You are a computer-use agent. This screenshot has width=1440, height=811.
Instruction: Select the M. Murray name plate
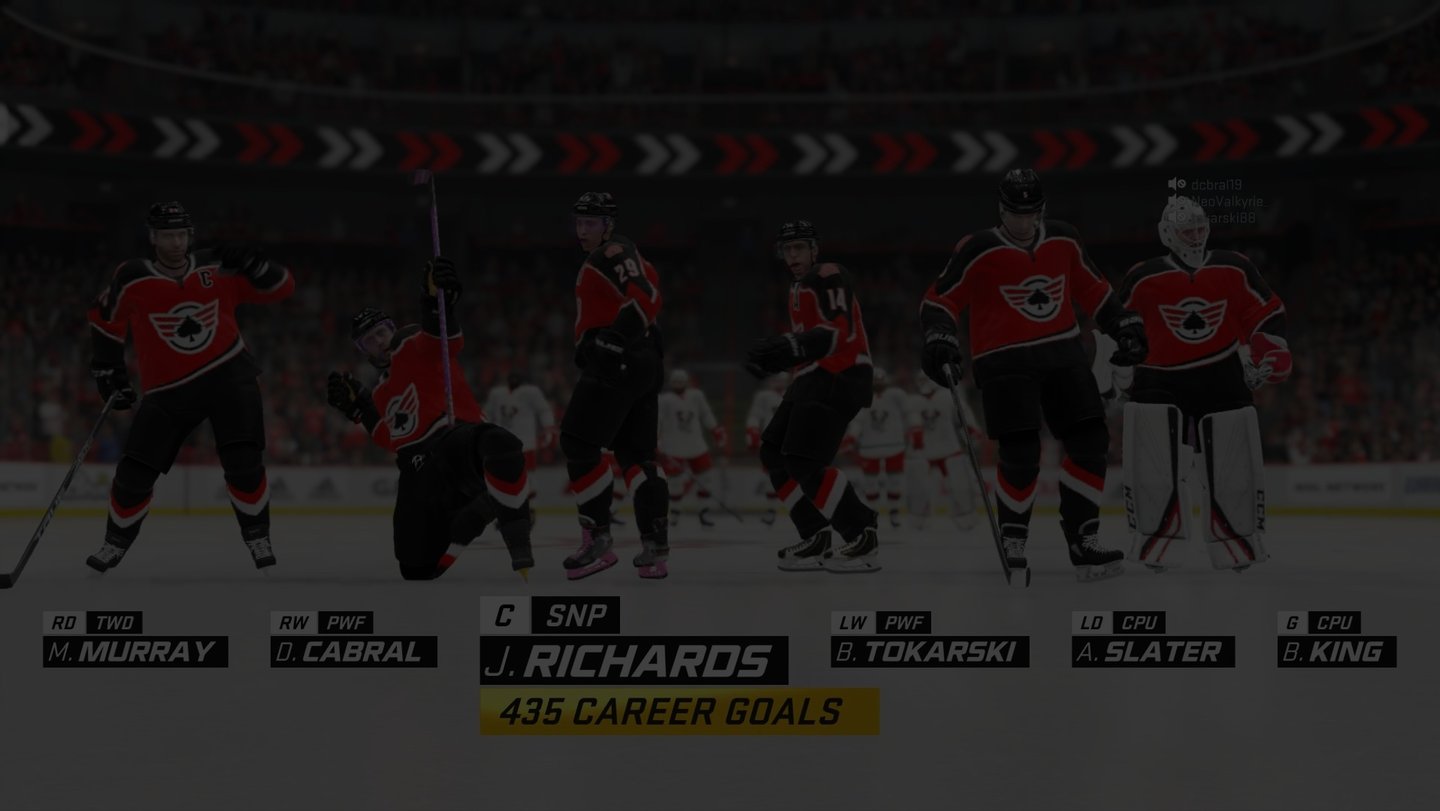[x=135, y=652]
